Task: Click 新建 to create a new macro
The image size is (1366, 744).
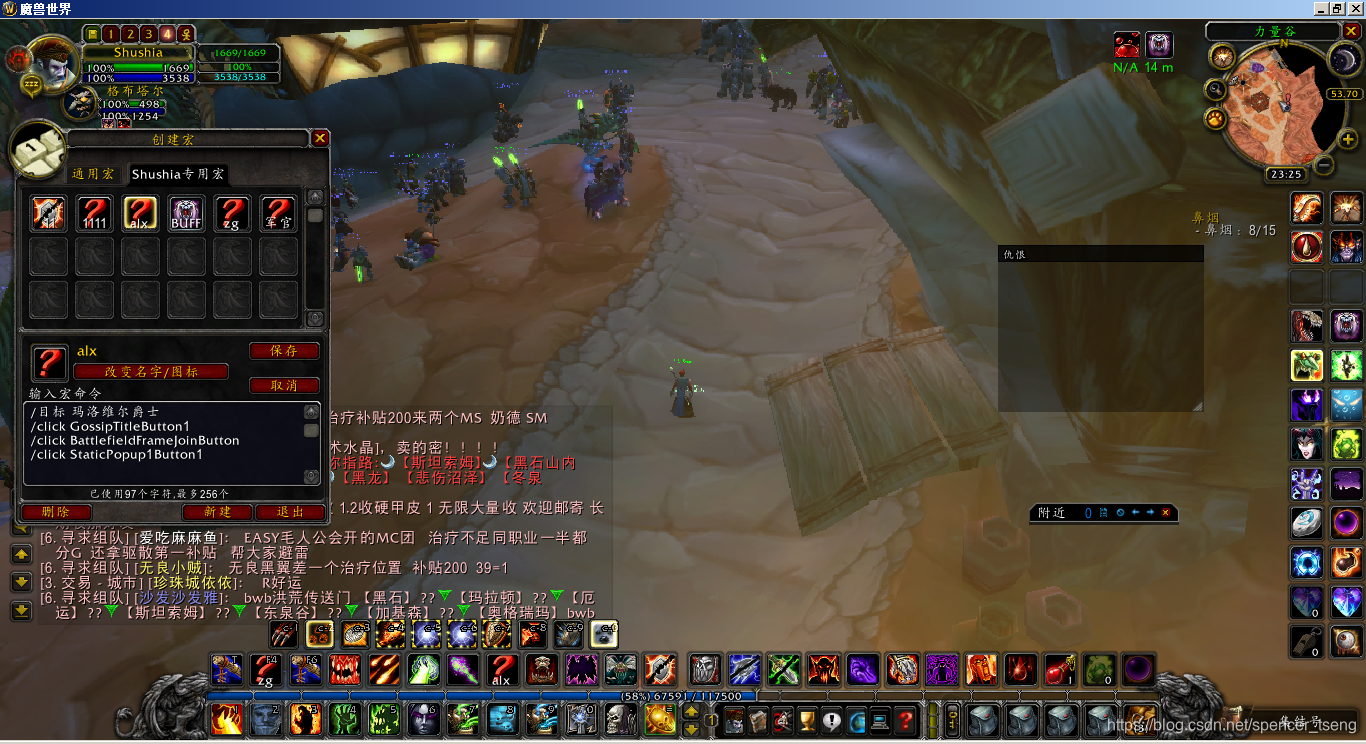Action: pyautogui.click(x=216, y=512)
